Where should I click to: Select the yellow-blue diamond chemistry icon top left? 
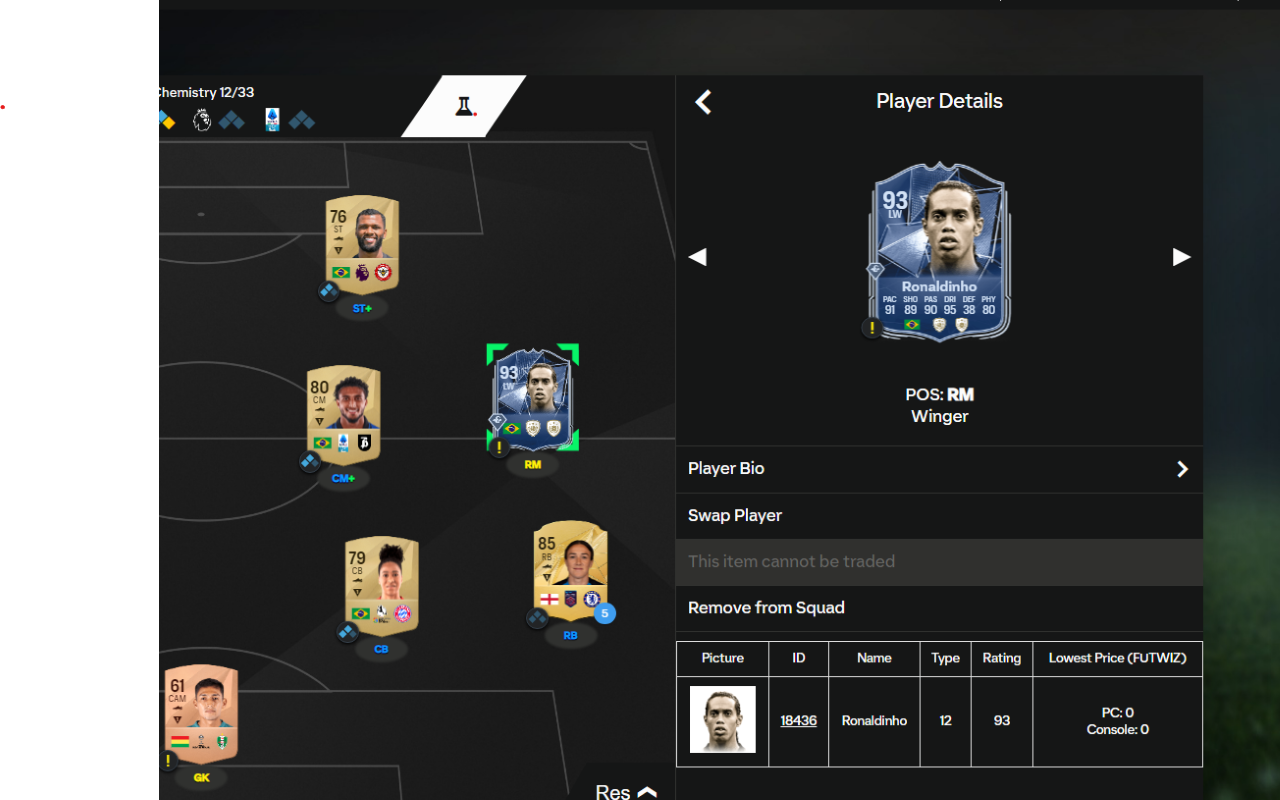(167, 120)
